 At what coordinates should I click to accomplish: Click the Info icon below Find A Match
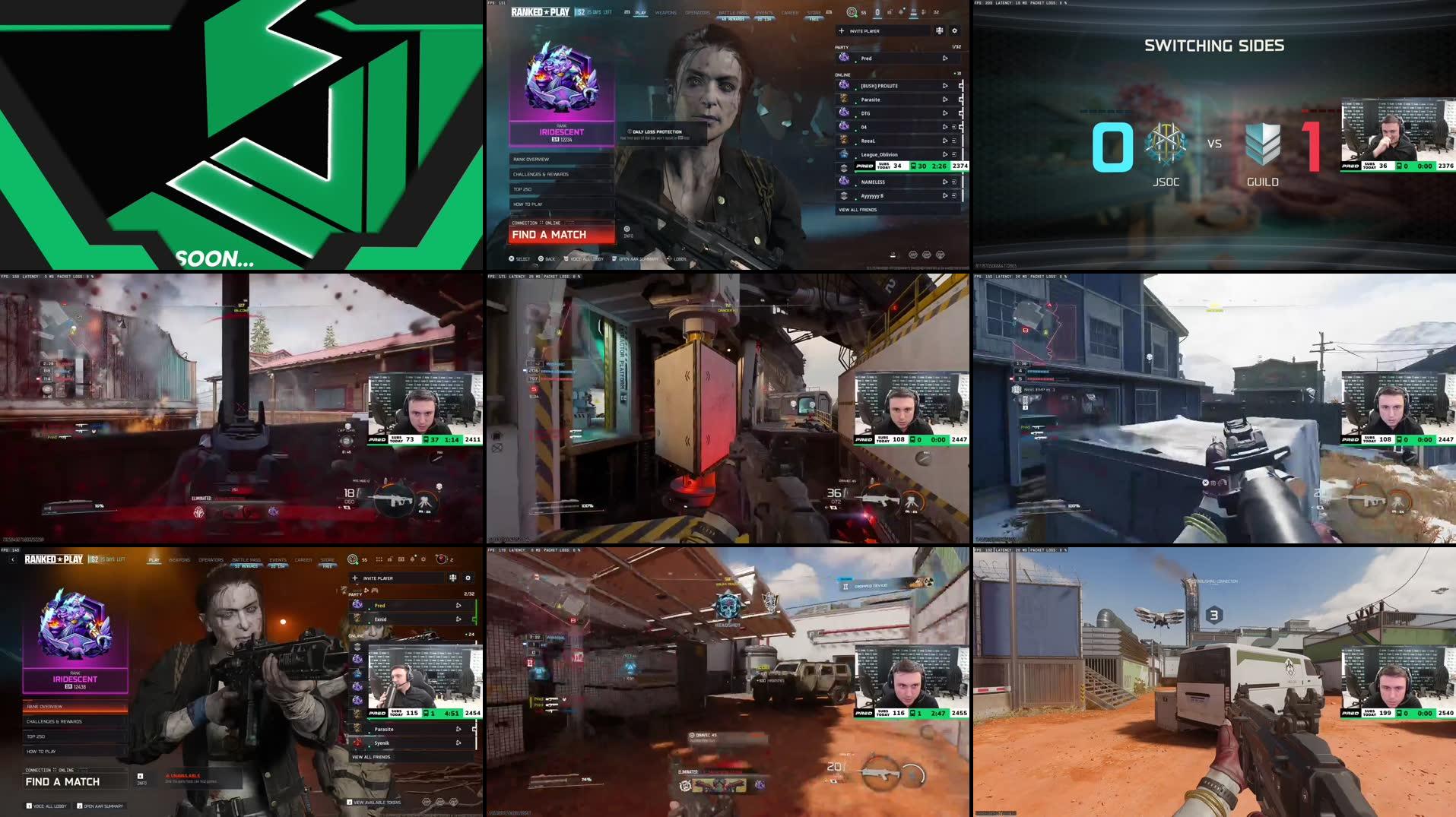point(626,229)
